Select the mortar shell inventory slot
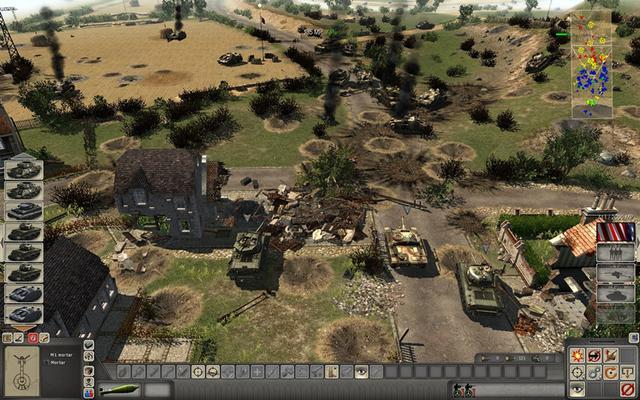The height and width of the screenshot is (400, 640). click(x=119, y=390)
